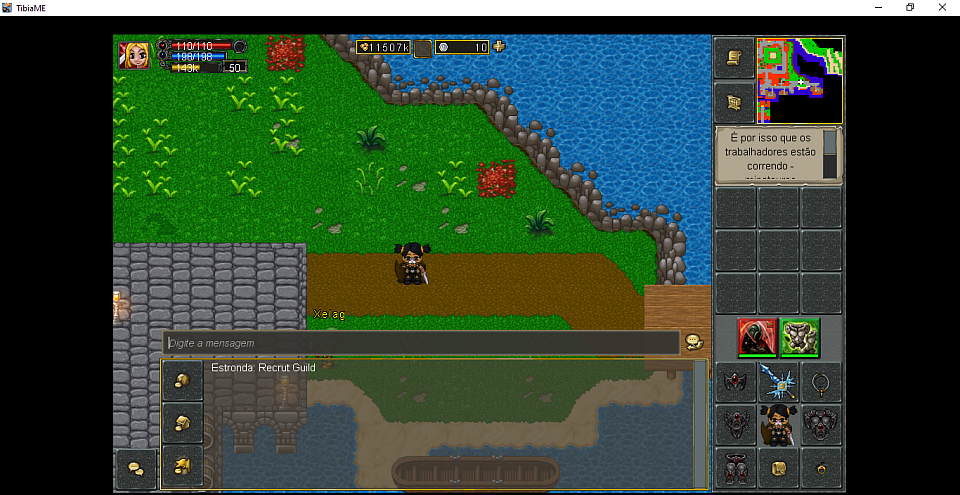This screenshot has width=960, height=495.
Task: Add premium currency with the gold plus button
Action: click(499, 46)
